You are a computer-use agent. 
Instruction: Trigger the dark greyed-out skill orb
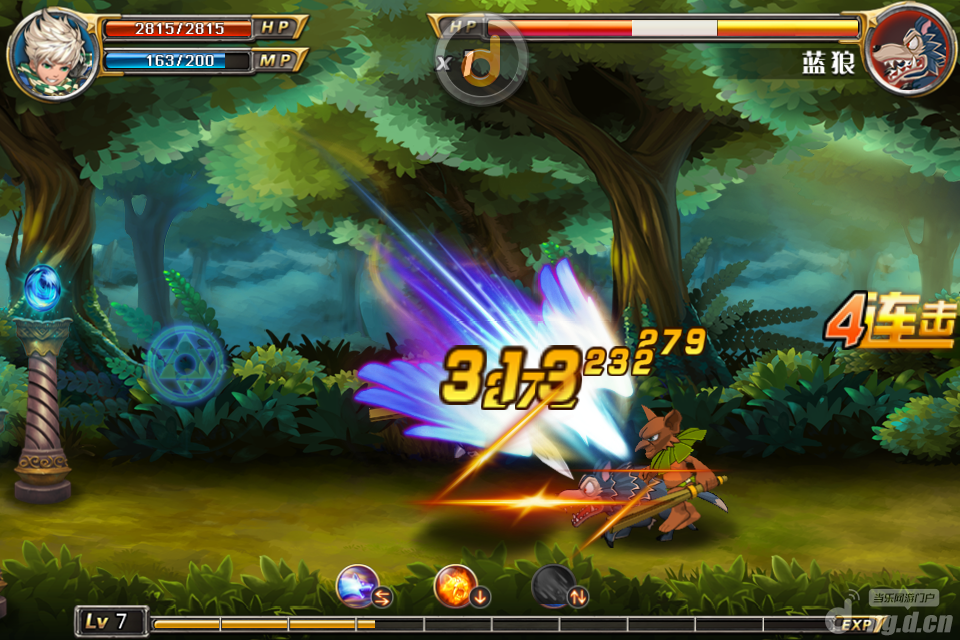pyautogui.click(x=553, y=585)
